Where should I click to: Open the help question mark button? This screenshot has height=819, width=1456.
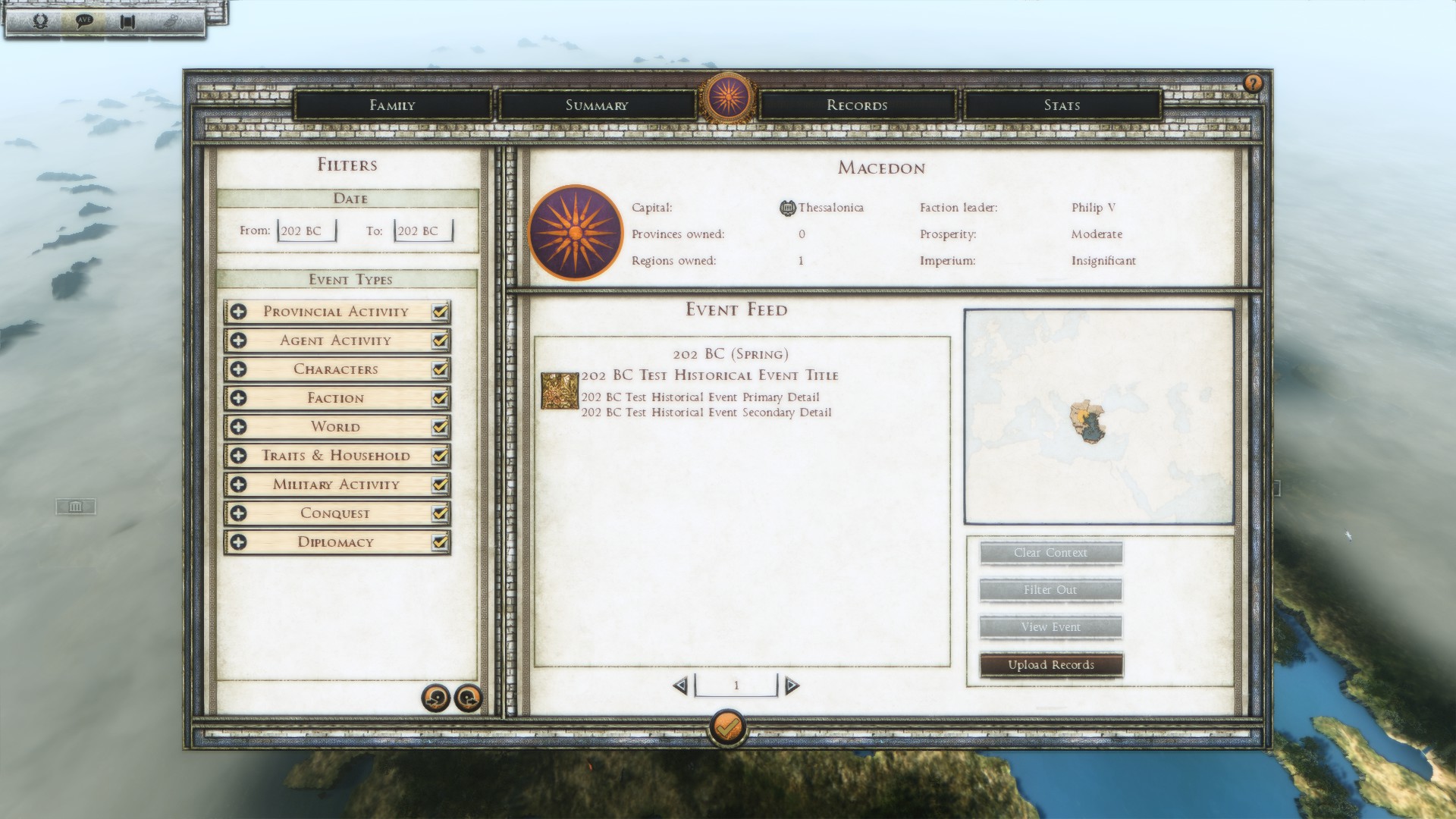click(1253, 83)
